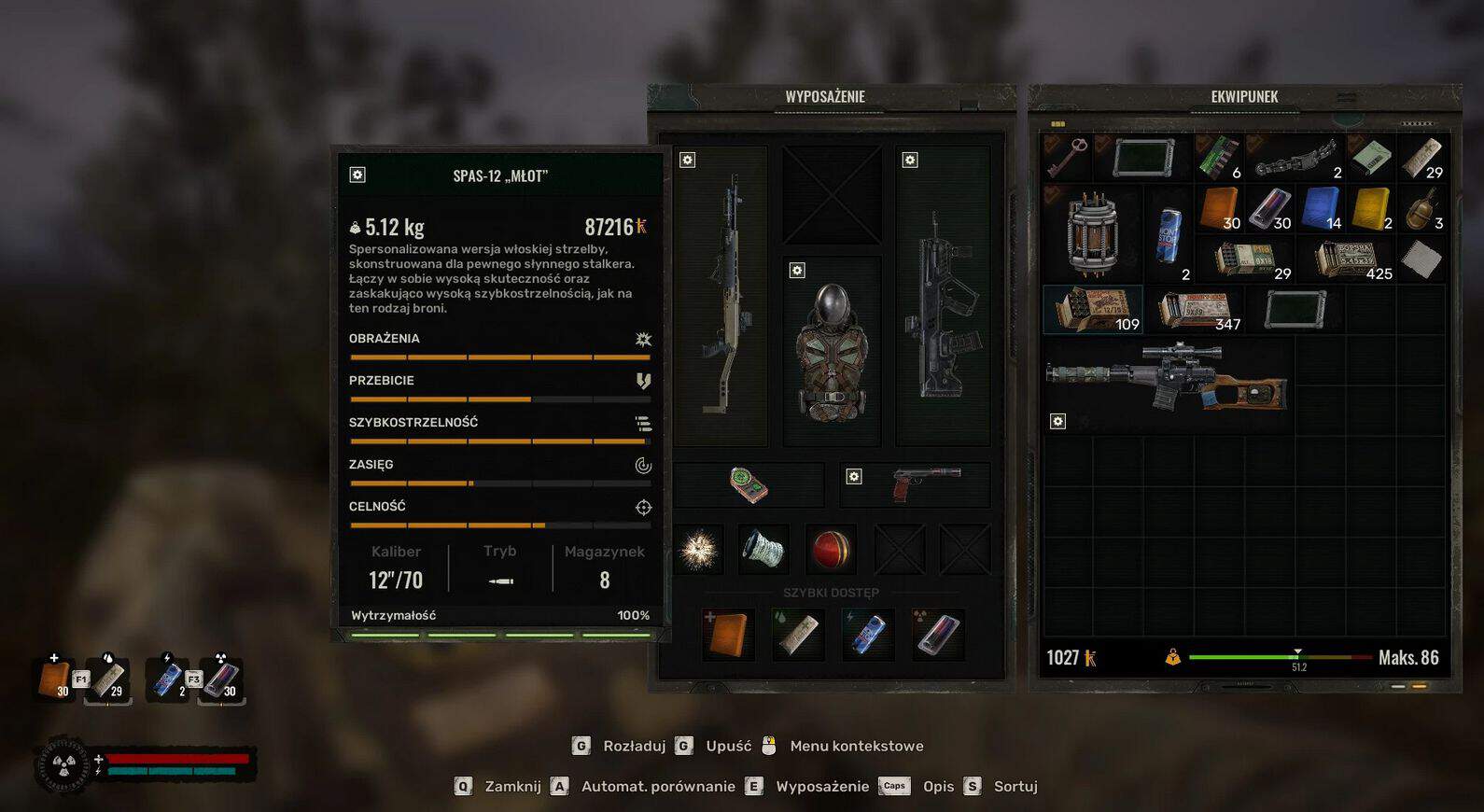Select the red ball artifact
The height and width of the screenshot is (812, 1484).
tap(830, 549)
